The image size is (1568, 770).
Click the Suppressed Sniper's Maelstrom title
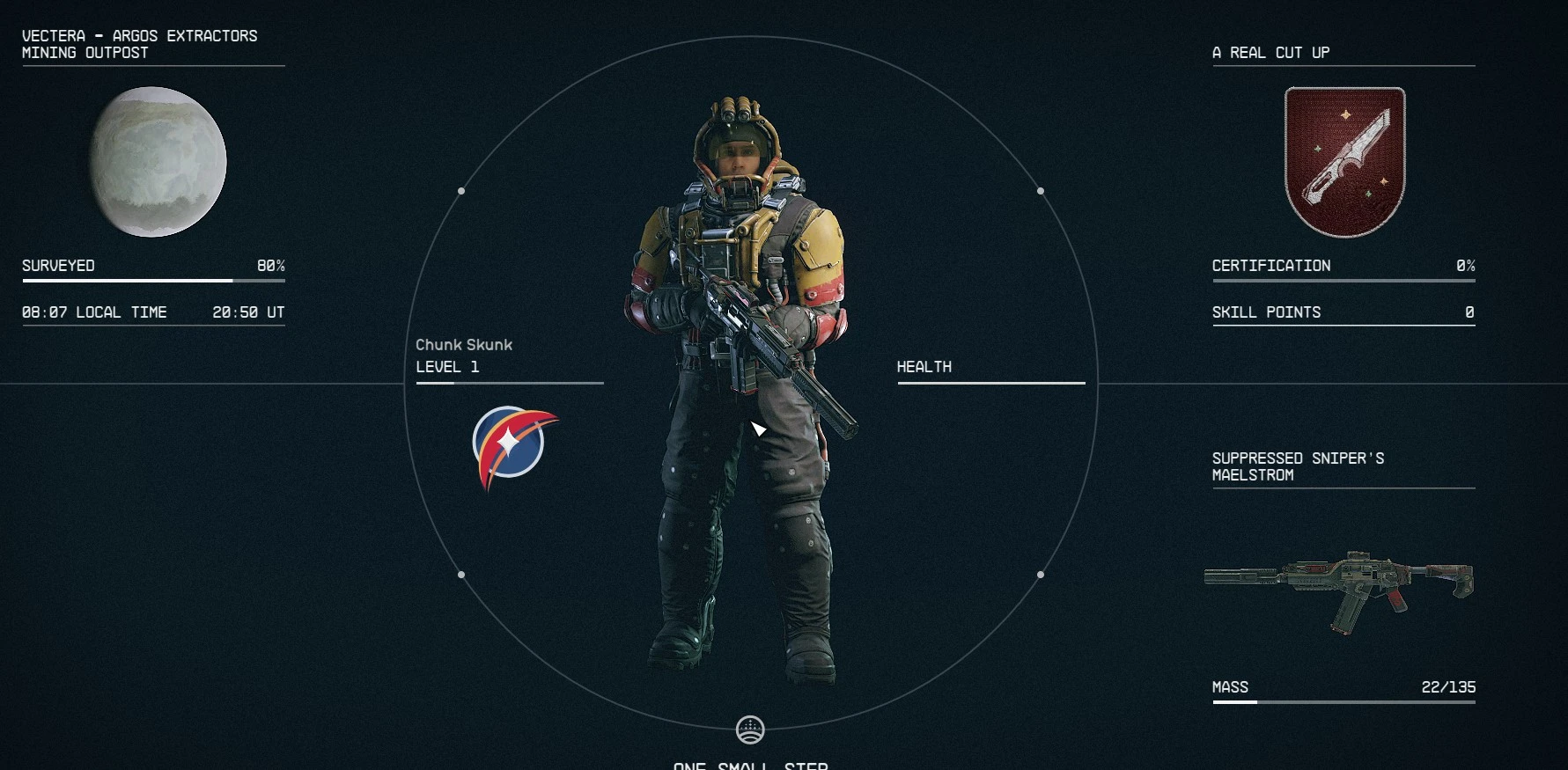(x=1298, y=466)
